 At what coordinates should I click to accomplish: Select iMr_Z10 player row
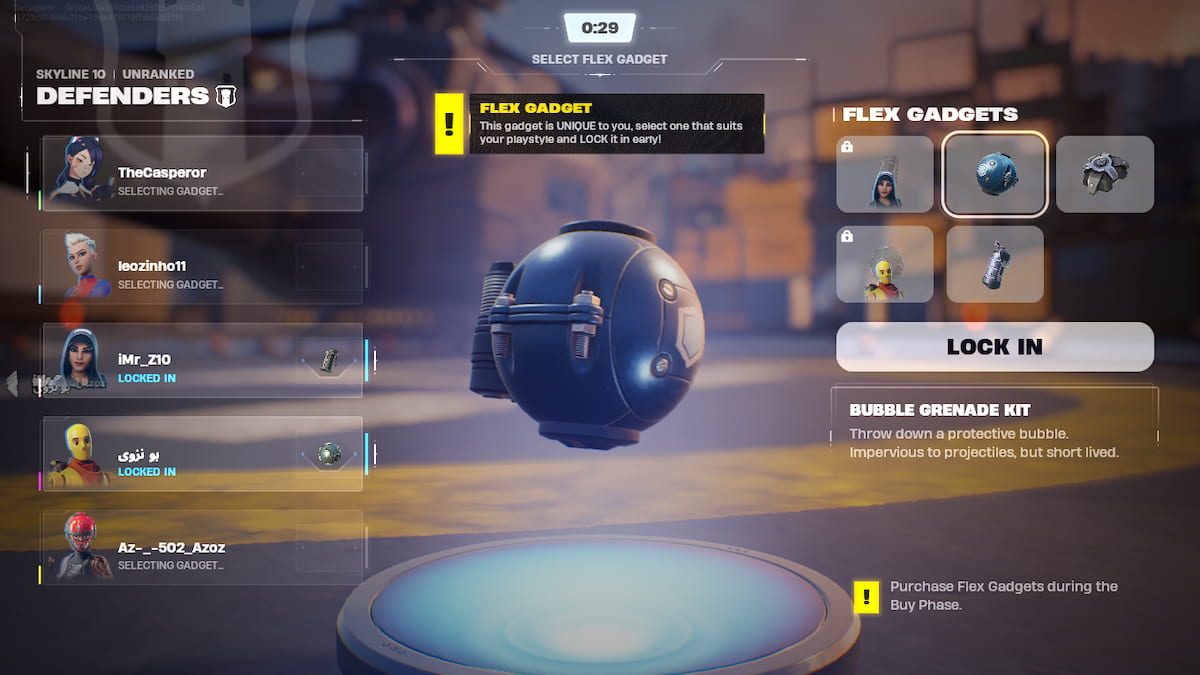[x=202, y=360]
